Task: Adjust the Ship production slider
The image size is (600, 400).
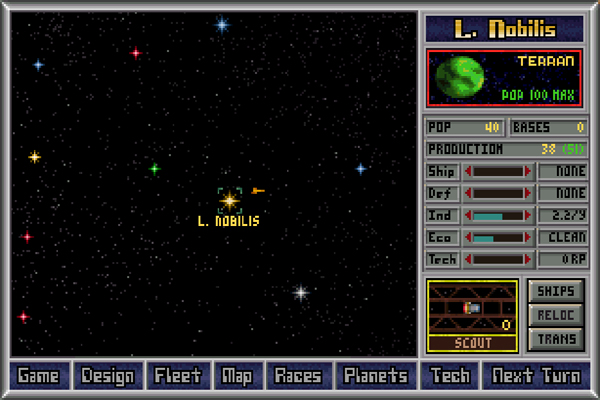Action: pos(498,171)
